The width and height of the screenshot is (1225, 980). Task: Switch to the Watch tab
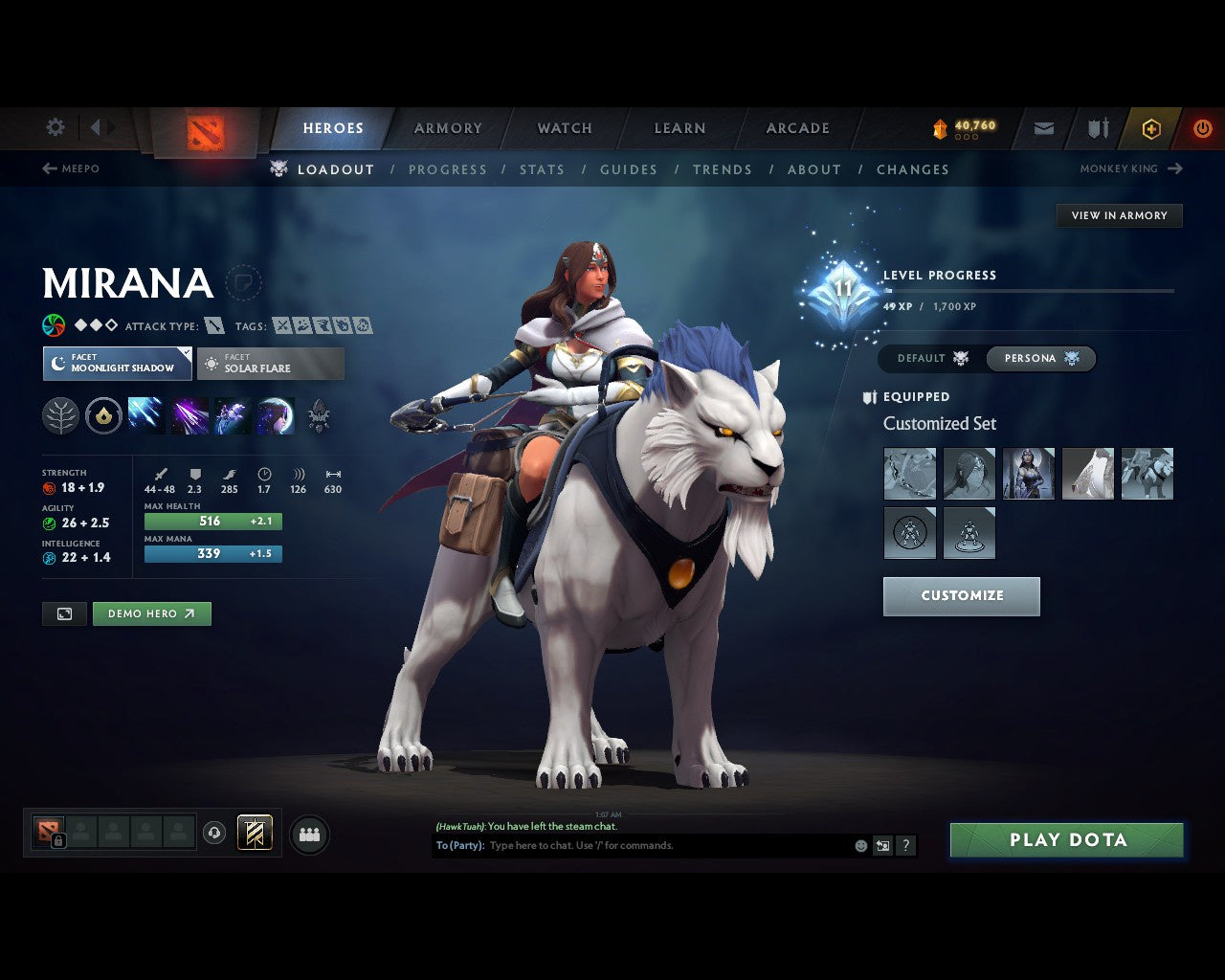[x=565, y=128]
